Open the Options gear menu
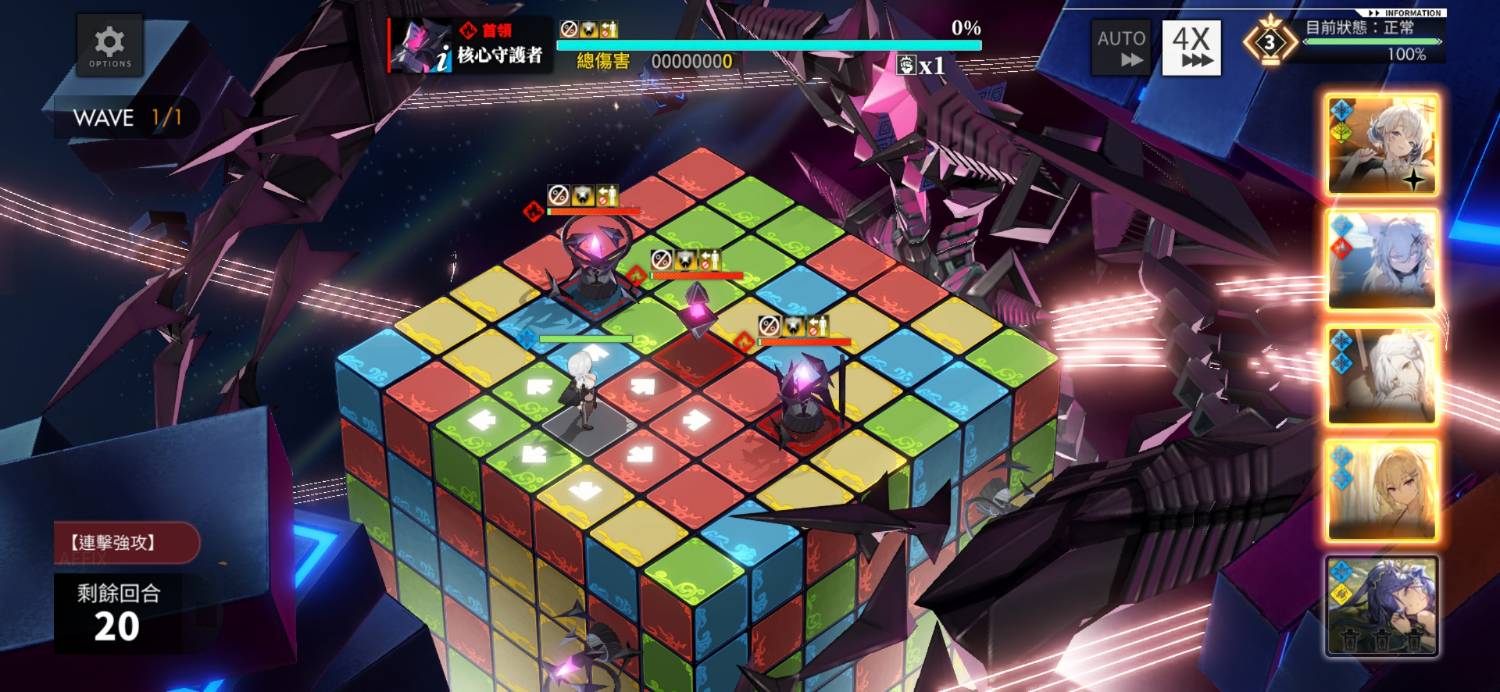The height and width of the screenshot is (692, 1500). tap(110, 46)
